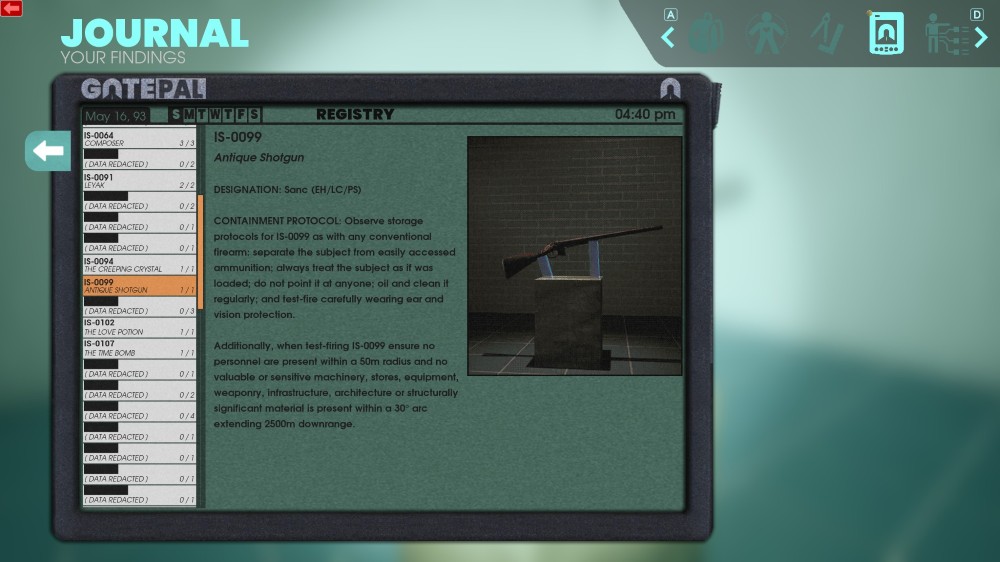Click the white back arrow beside the registry list
1000x562 pixels.
coord(47,151)
